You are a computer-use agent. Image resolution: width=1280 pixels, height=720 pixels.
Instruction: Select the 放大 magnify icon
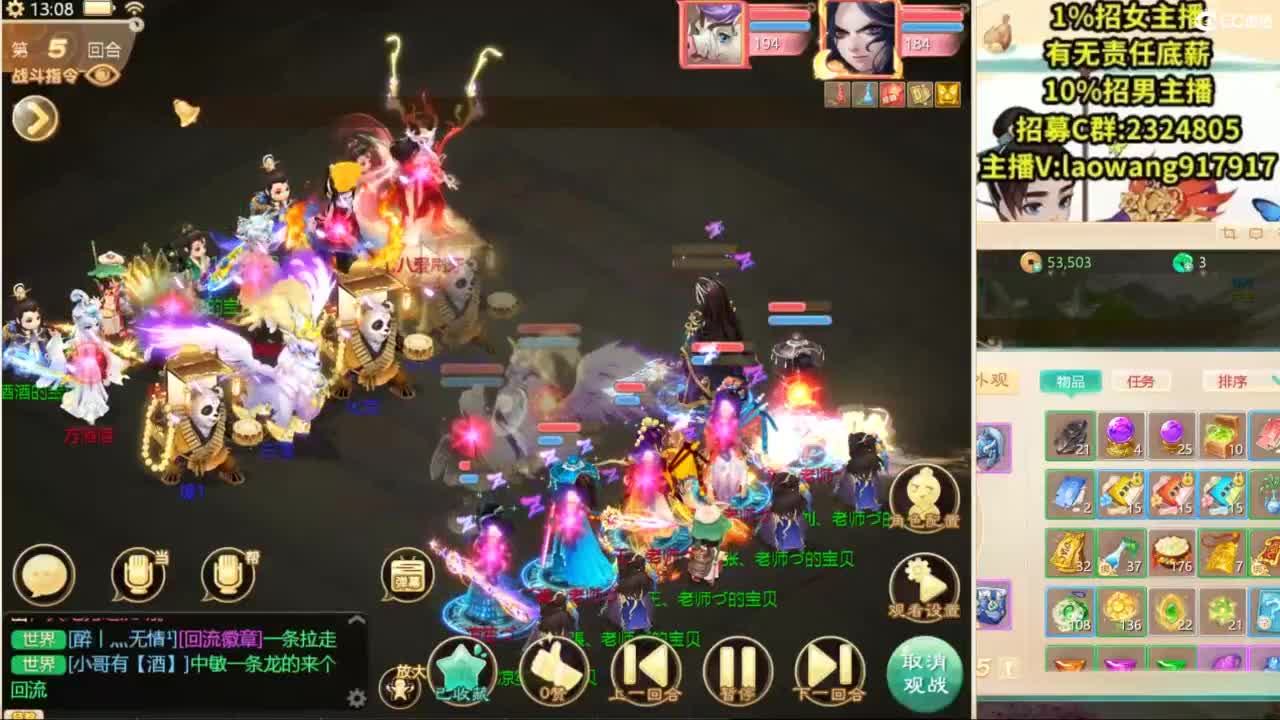398,685
